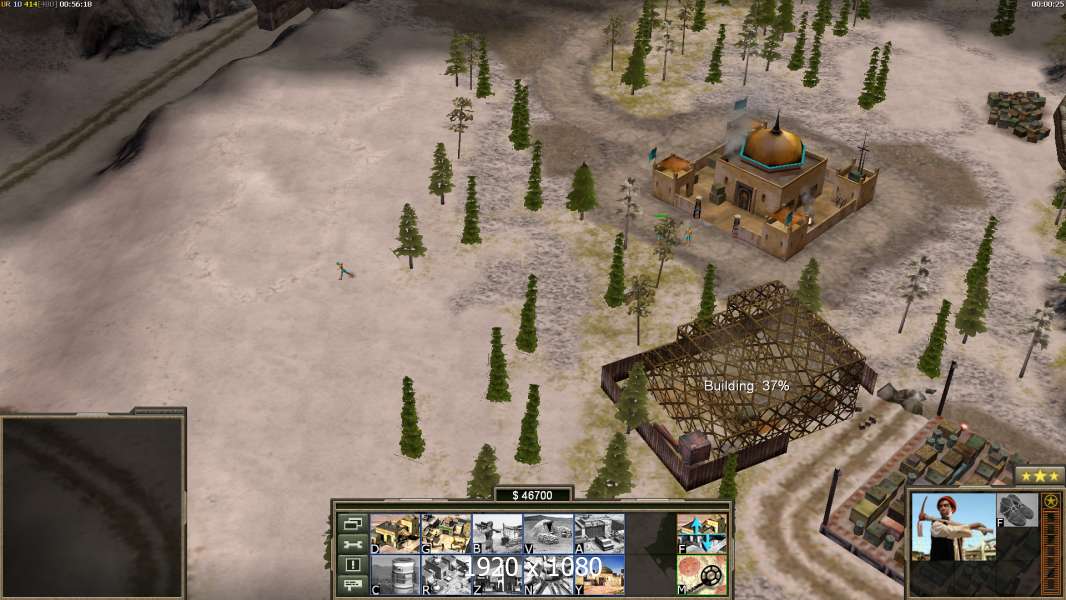Open the three-star generals rank button

(x=1039, y=475)
